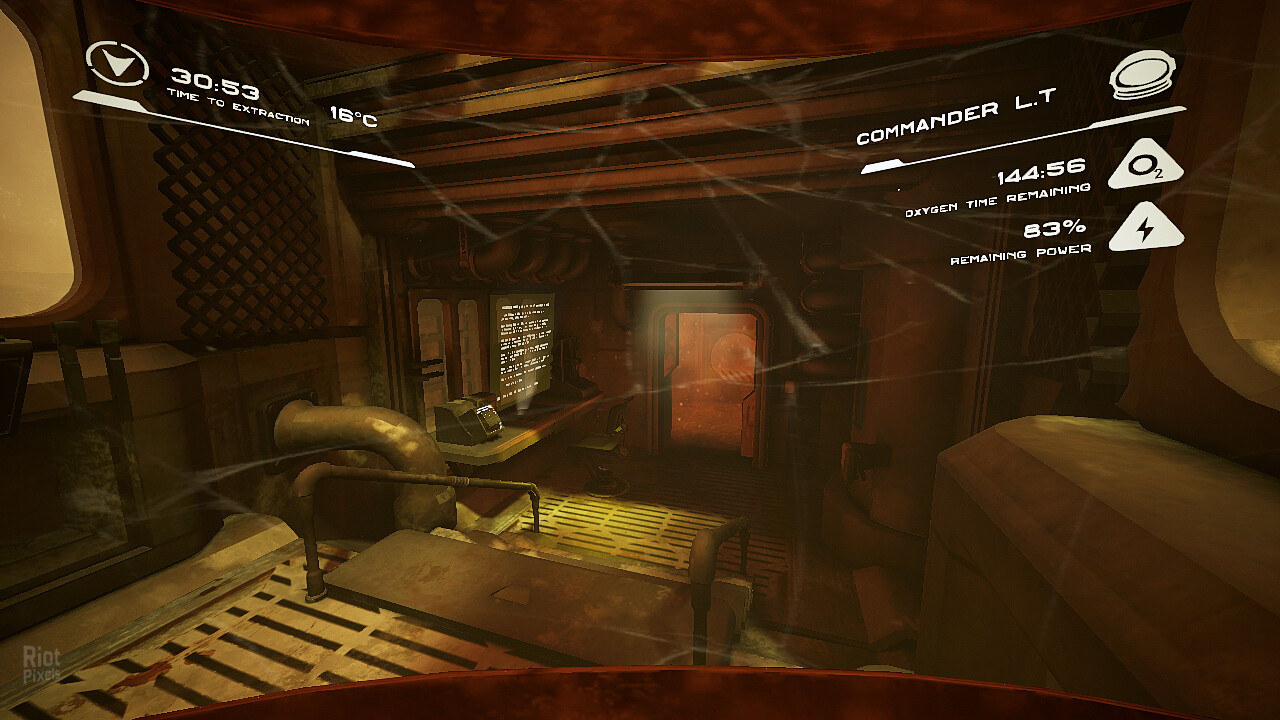1280x720 pixels.
Task: Click the extraction arrow icon
Action: click(118, 64)
